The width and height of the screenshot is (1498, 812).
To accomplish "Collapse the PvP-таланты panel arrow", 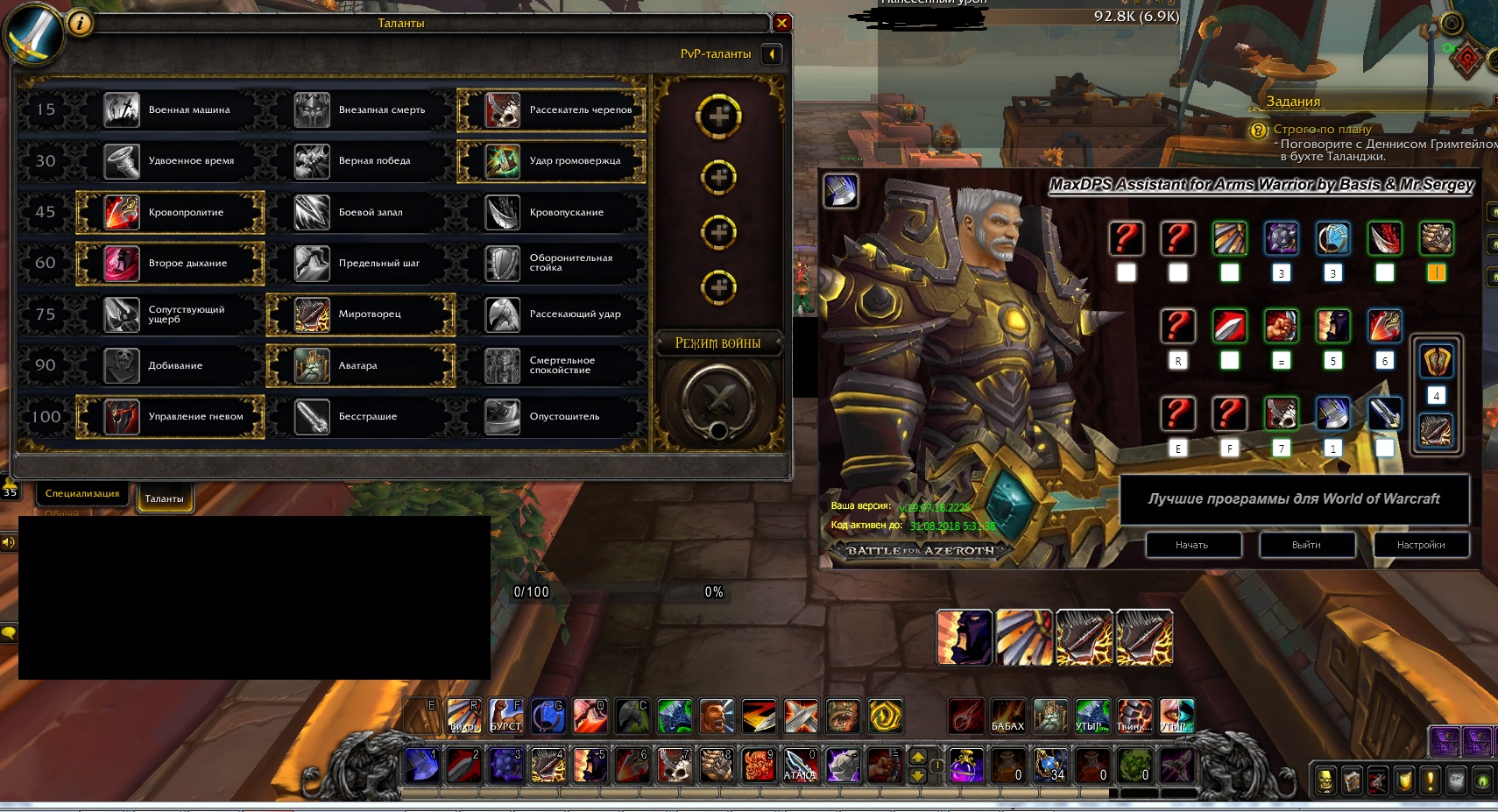I will click(x=771, y=54).
